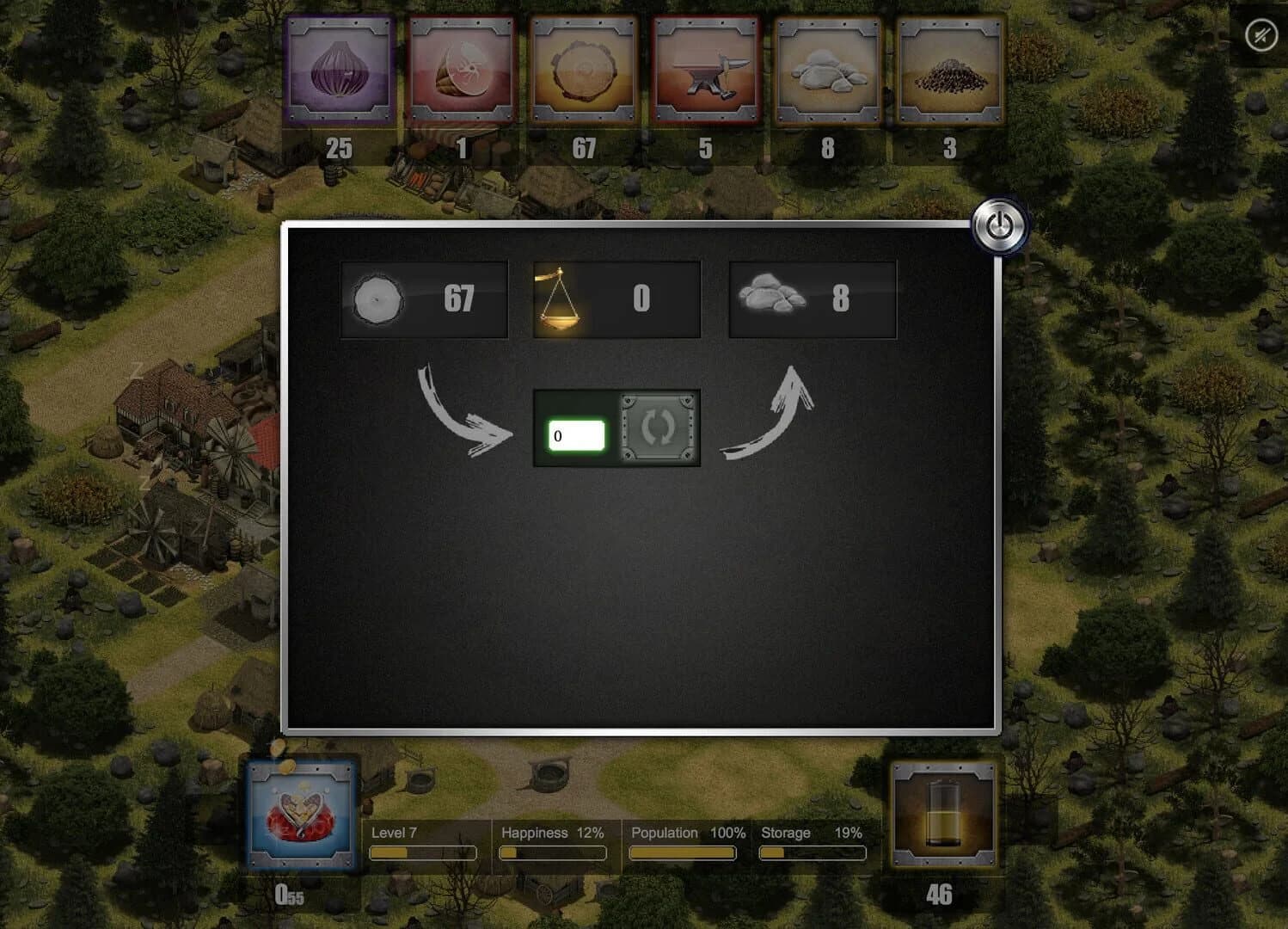Click the golden scale balance icon
1288x929 pixels.
coord(561,298)
